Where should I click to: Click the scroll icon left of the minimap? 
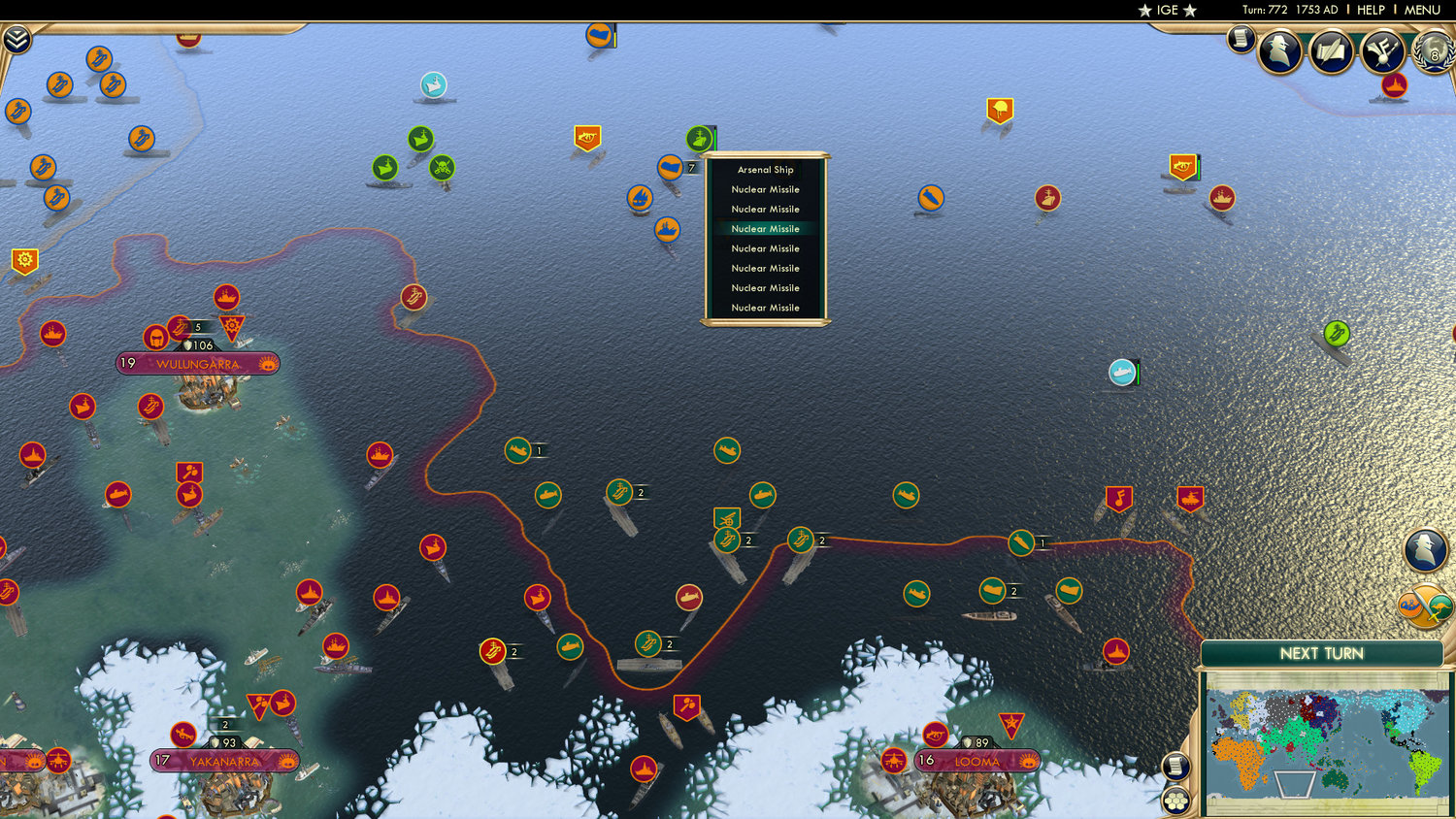coord(1175,766)
